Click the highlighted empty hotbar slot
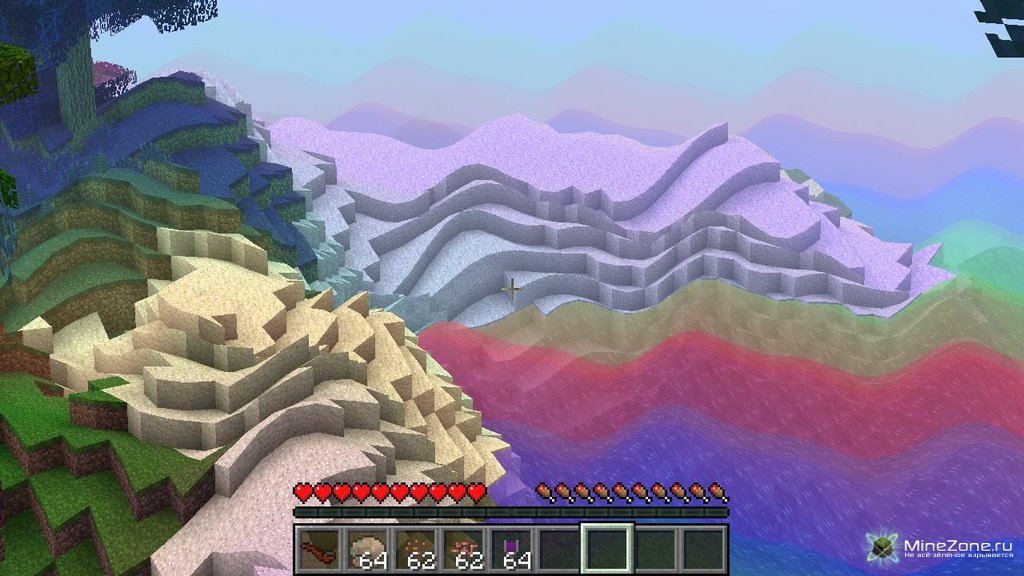1024x576 pixels. tap(607, 550)
